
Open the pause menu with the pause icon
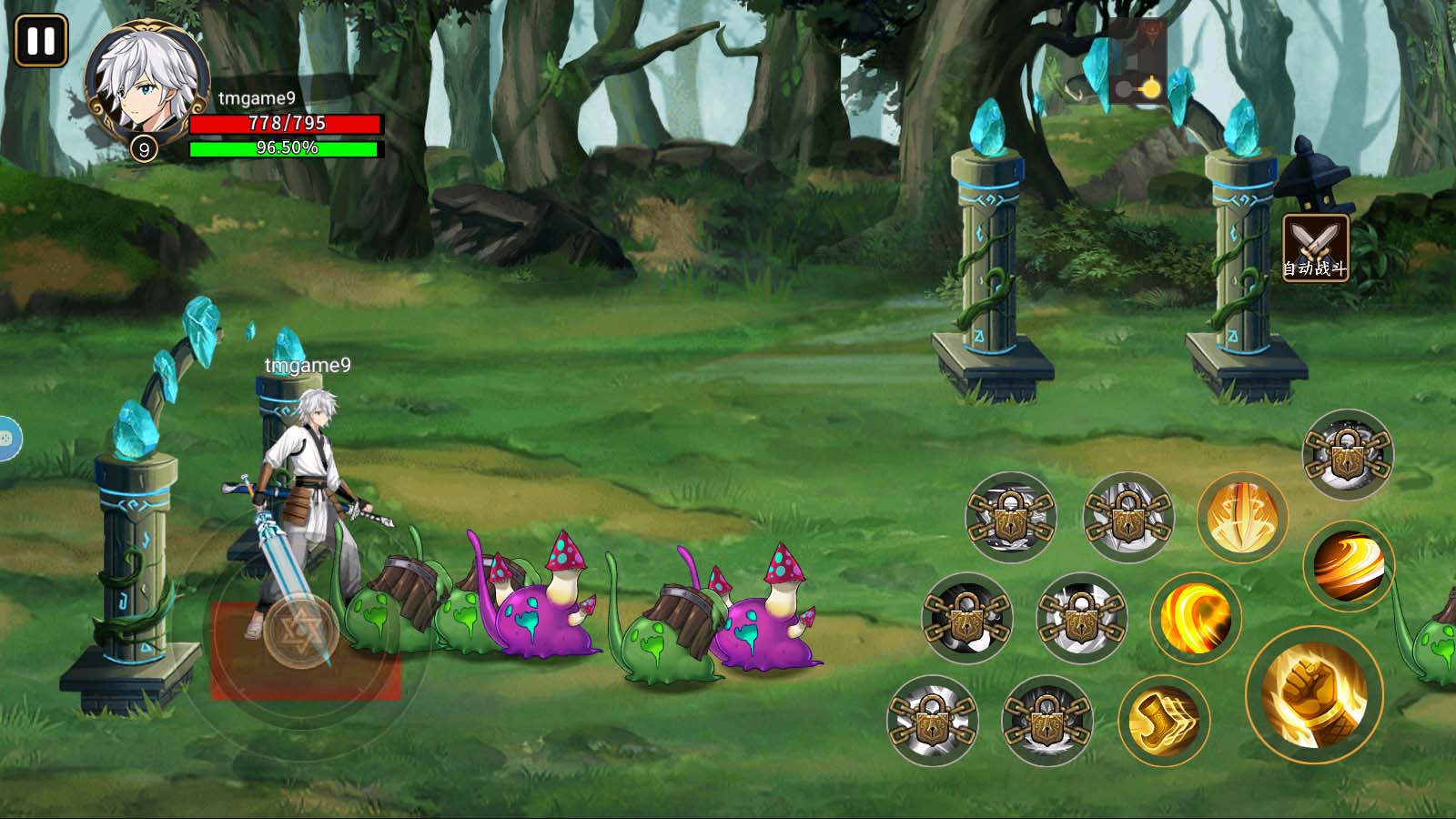pos(41,40)
